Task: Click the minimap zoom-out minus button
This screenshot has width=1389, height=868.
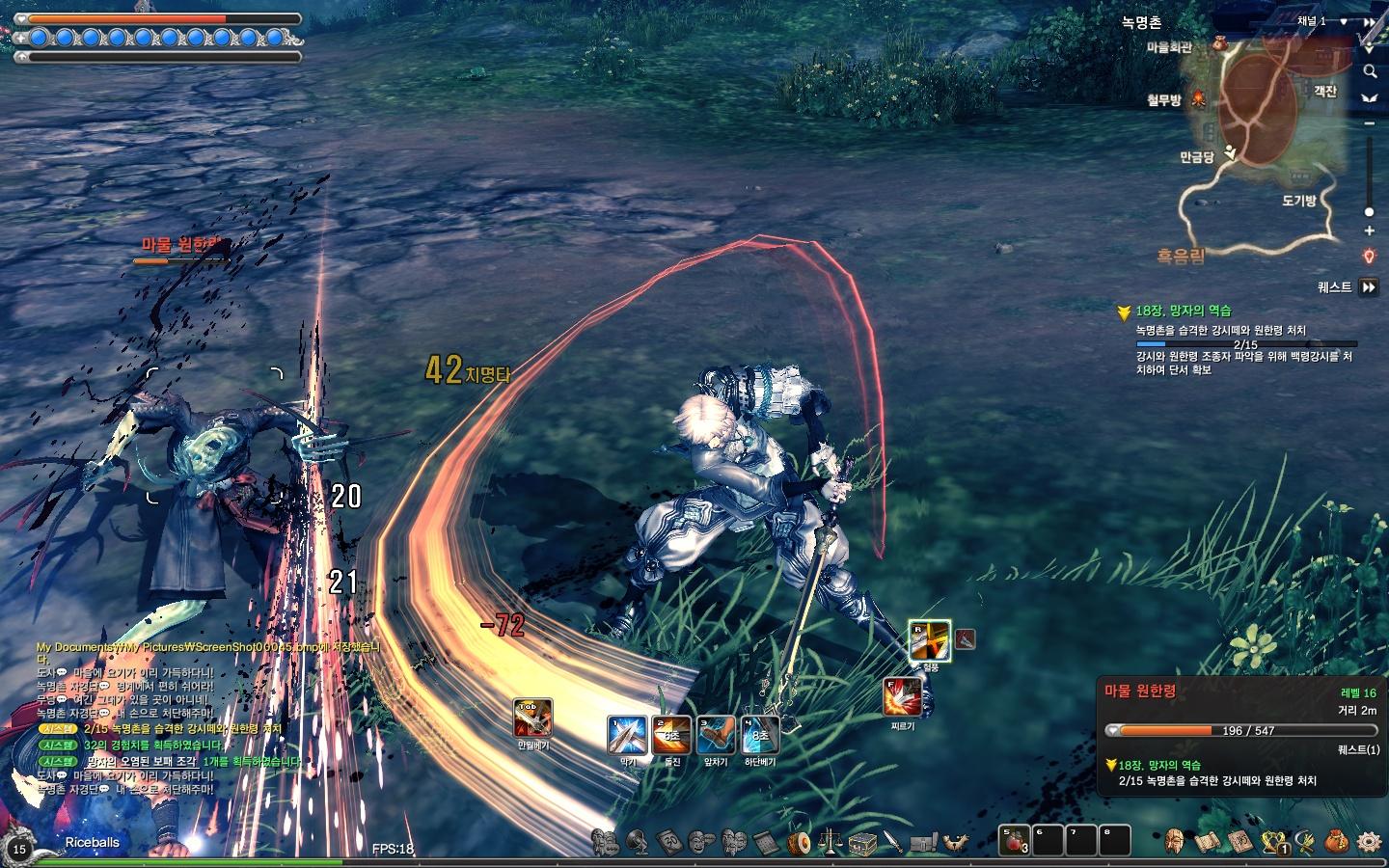Action: coord(1369,123)
